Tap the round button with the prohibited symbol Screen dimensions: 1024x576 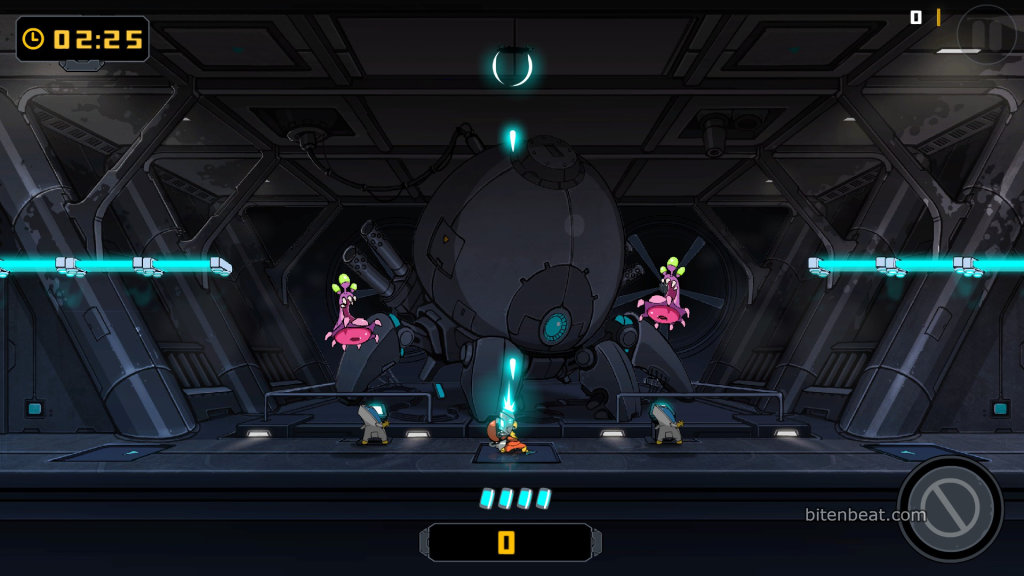949,508
